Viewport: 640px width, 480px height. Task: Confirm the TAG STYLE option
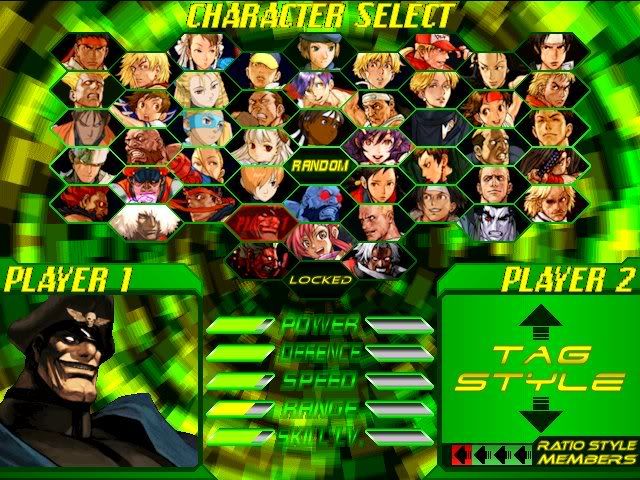pyautogui.click(x=540, y=368)
